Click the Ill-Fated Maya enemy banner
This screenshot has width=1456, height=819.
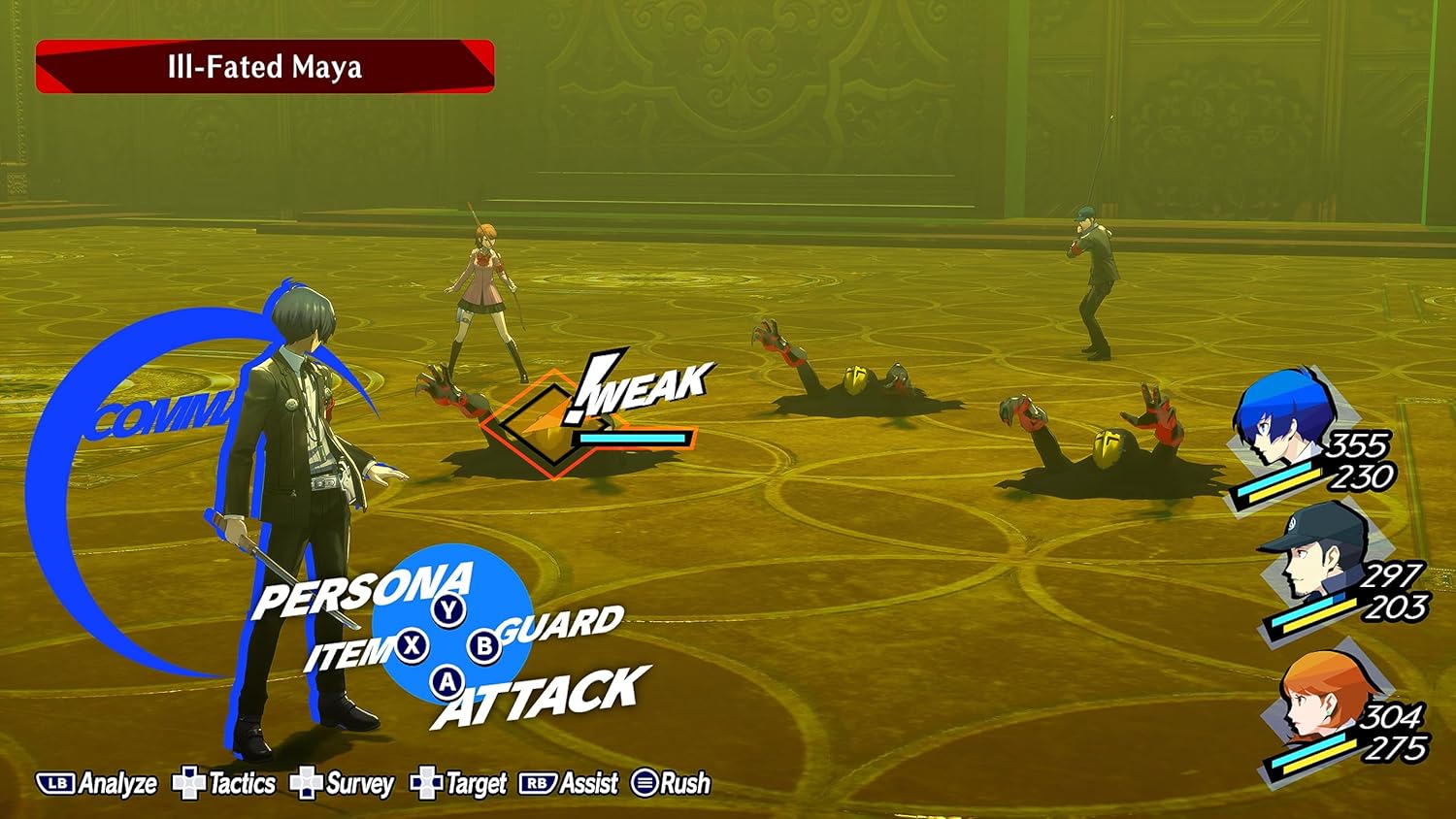click(x=264, y=67)
